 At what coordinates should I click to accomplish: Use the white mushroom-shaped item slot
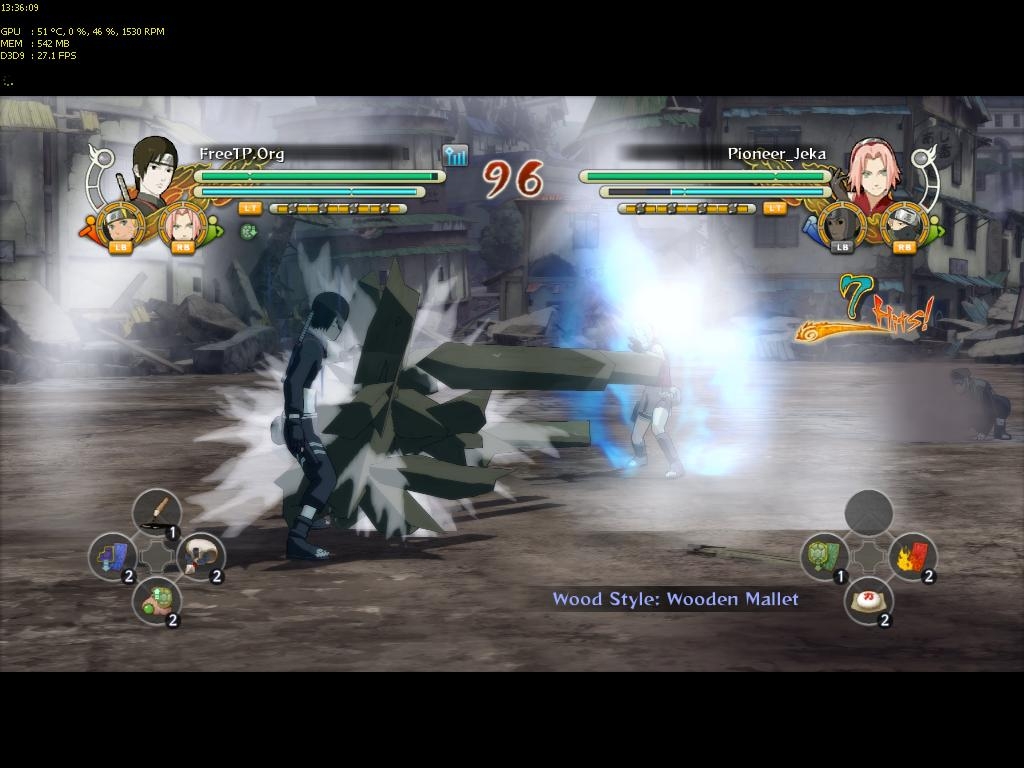pyautogui.click(x=200, y=556)
